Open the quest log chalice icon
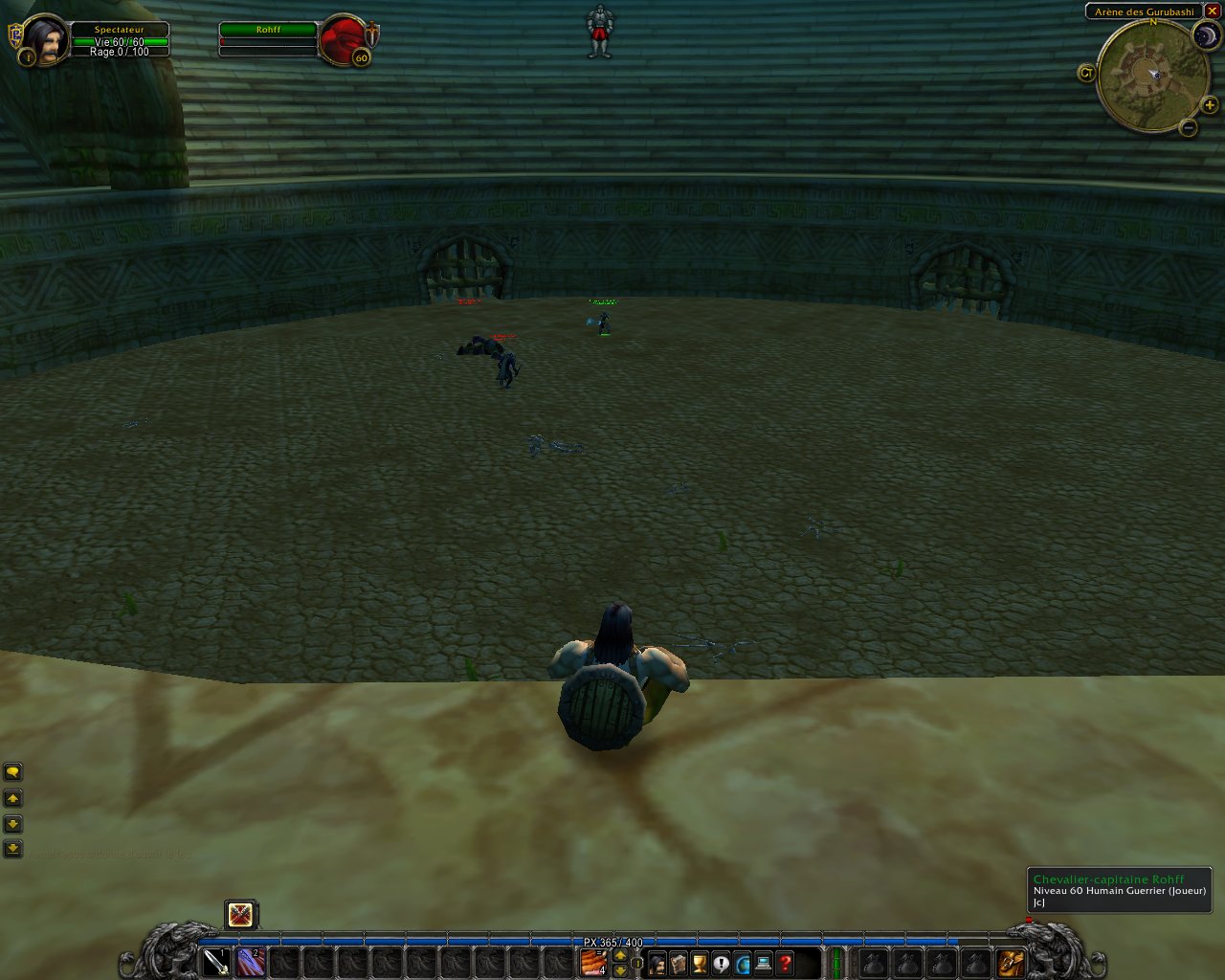Image resolution: width=1225 pixels, height=980 pixels. click(700, 963)
